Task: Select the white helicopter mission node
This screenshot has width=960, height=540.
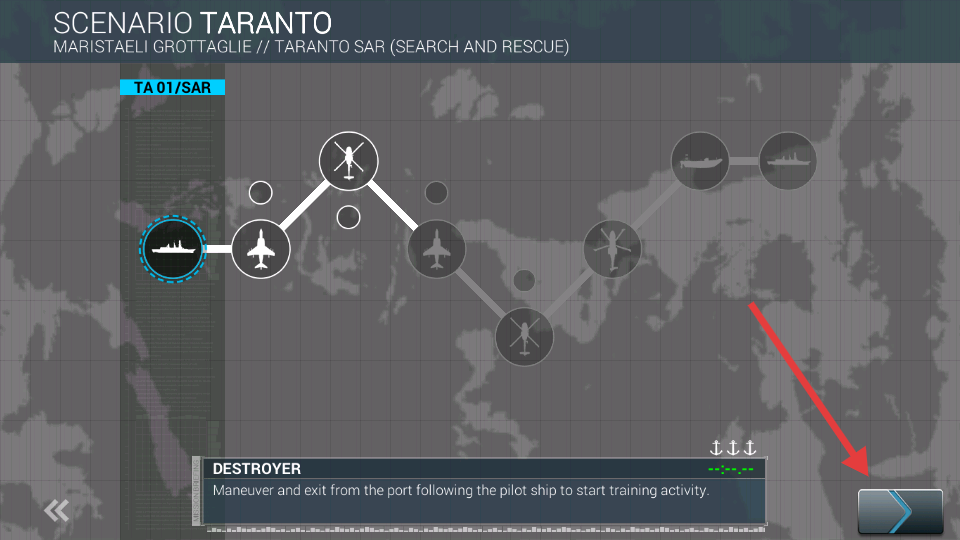Action: pos(348,160)
